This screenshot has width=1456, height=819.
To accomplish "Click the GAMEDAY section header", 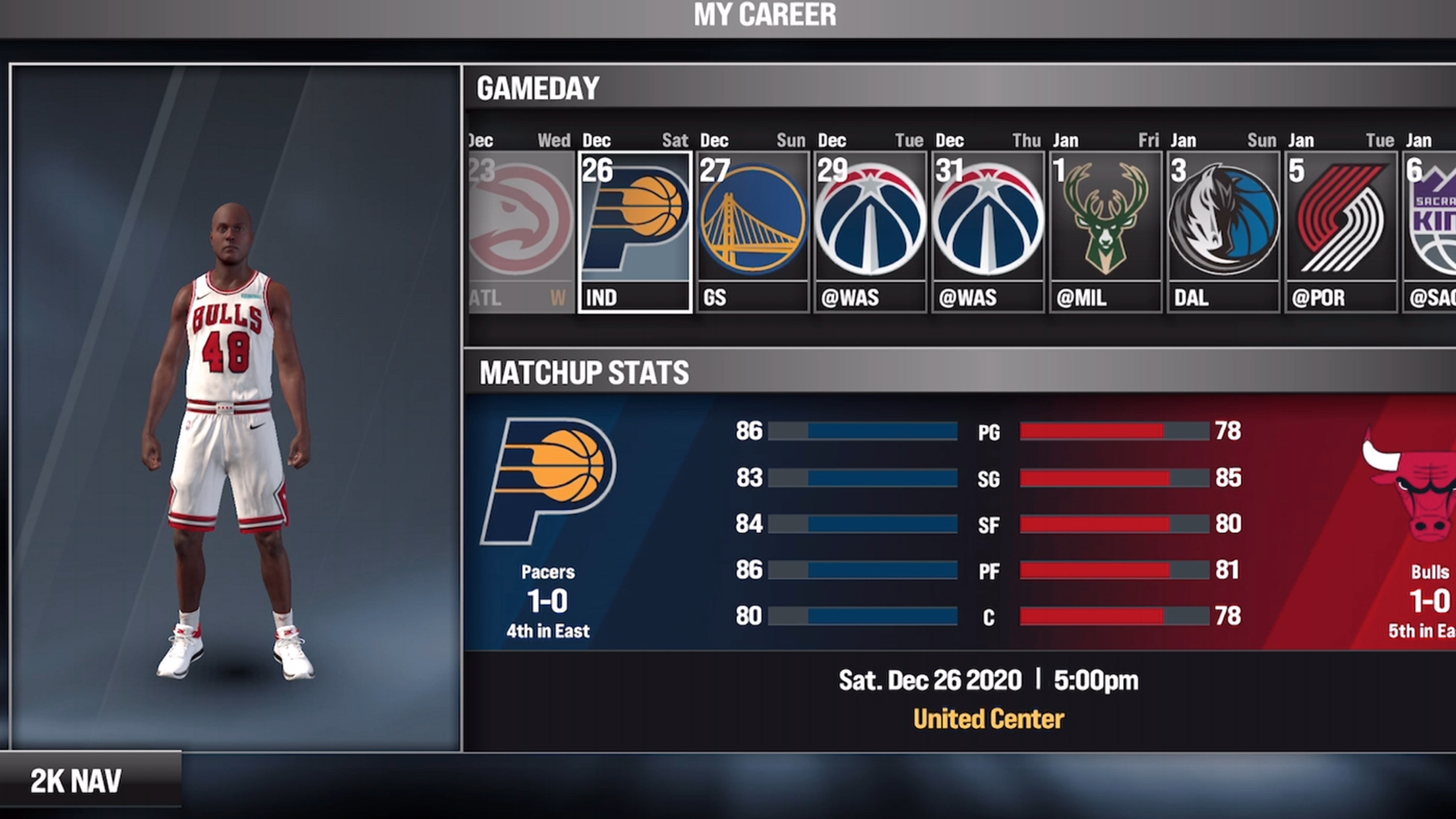I will [537, 88].
